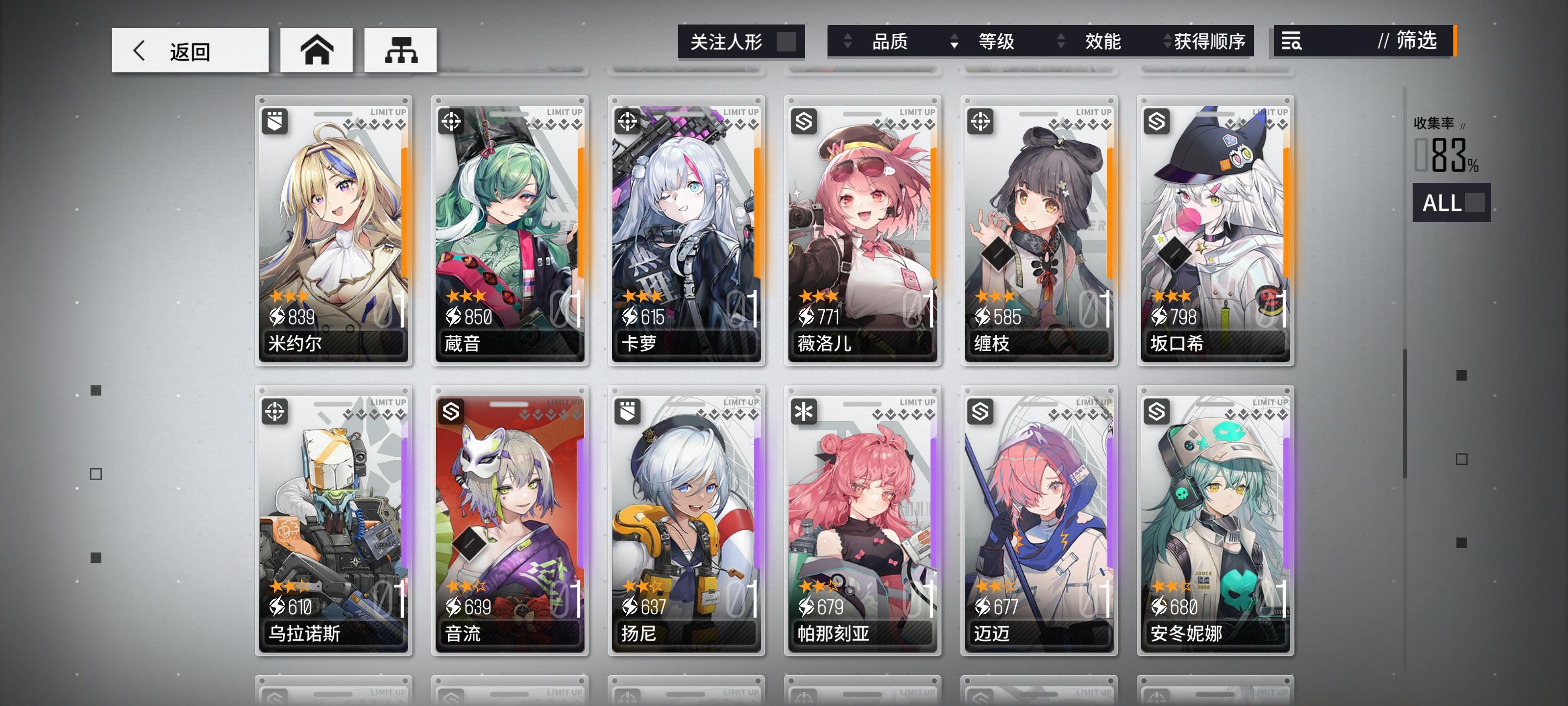Click the lightning power icon on 扬尼's card
This screenshot has width=1568, height=706.
tap(631, 607)
